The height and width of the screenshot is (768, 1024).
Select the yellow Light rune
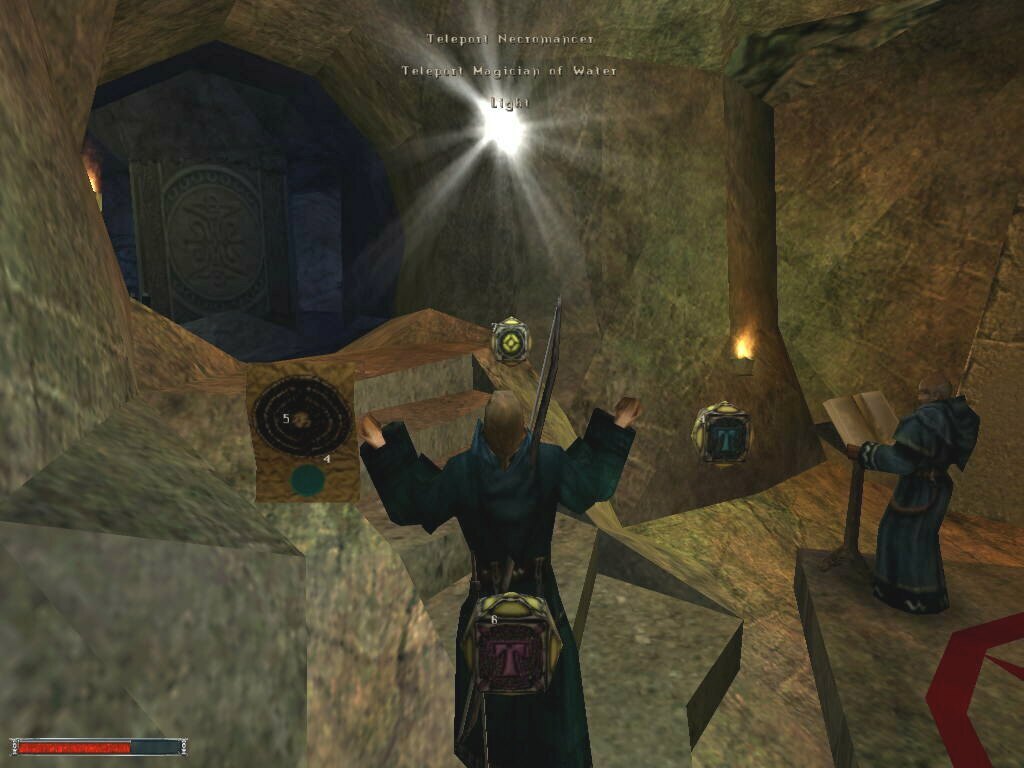pyautogui.click(x=511, y=342)
